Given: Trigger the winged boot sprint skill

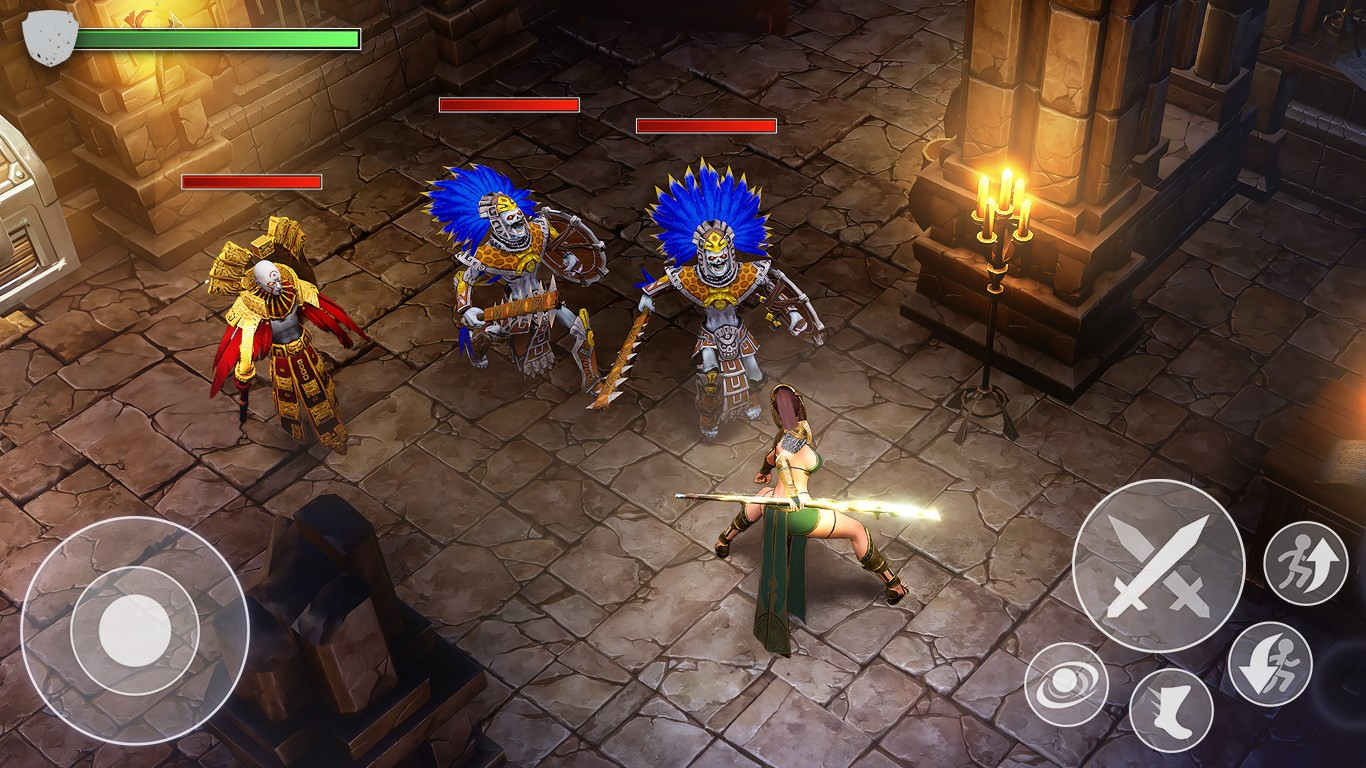Looking at the screenshot, I should coord(1171,710).
